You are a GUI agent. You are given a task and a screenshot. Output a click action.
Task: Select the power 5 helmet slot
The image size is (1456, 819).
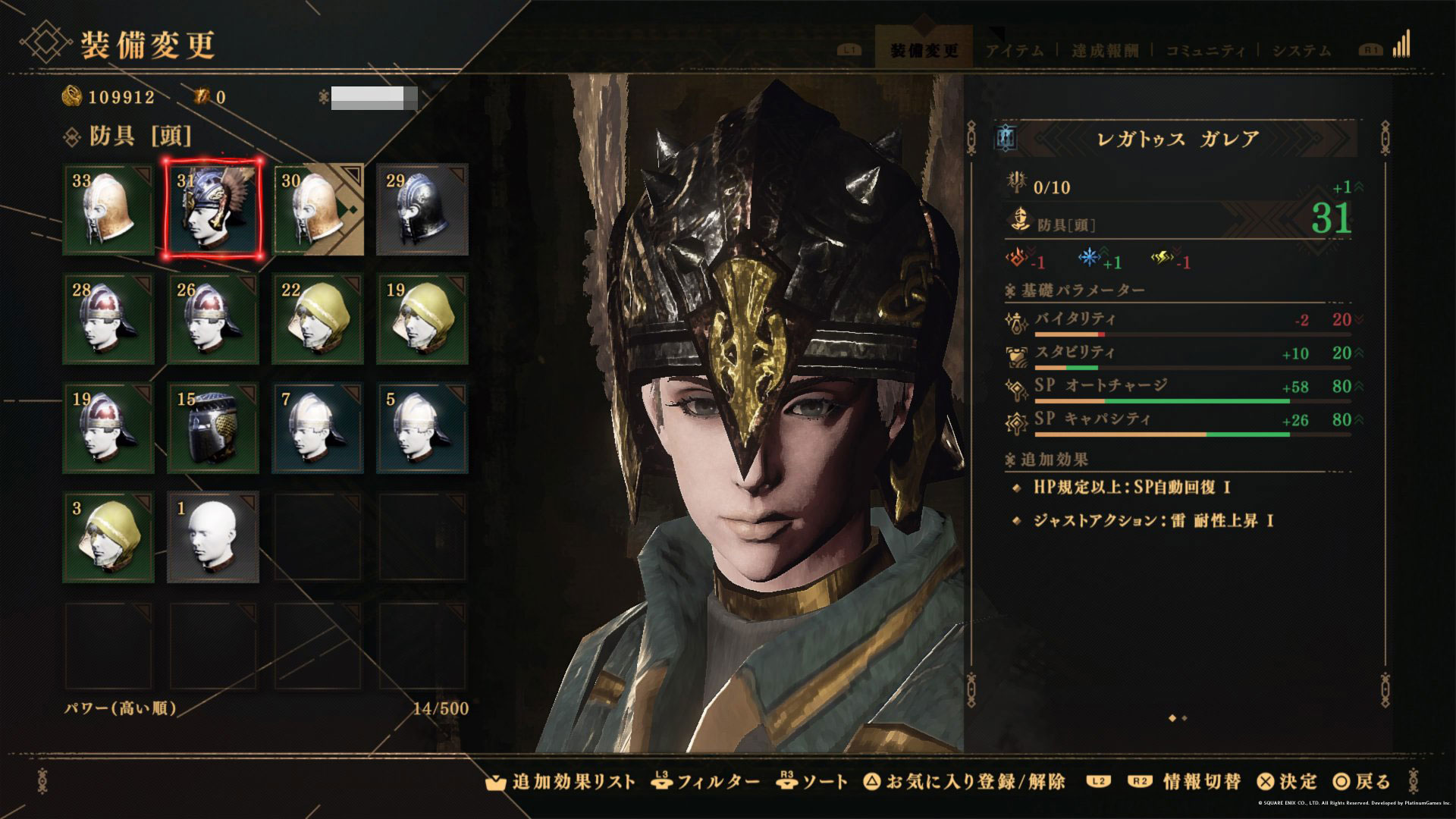(422, 428)
